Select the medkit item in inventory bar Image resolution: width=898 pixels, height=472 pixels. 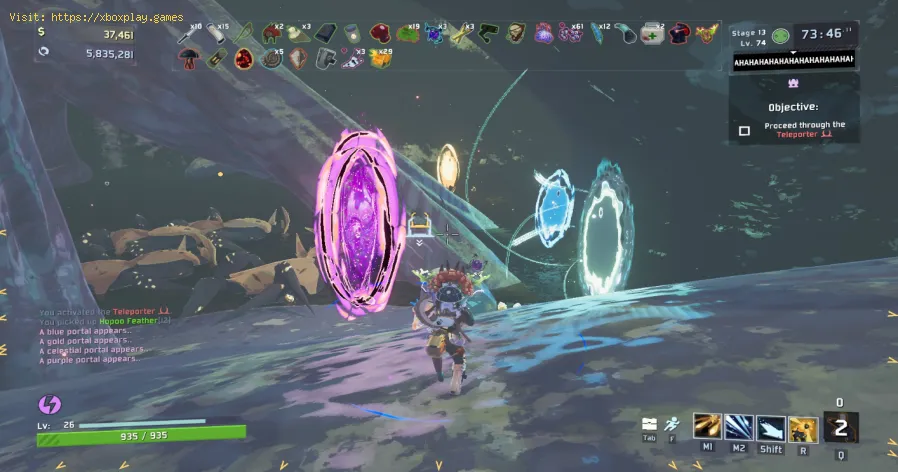[x=652, y=33]
